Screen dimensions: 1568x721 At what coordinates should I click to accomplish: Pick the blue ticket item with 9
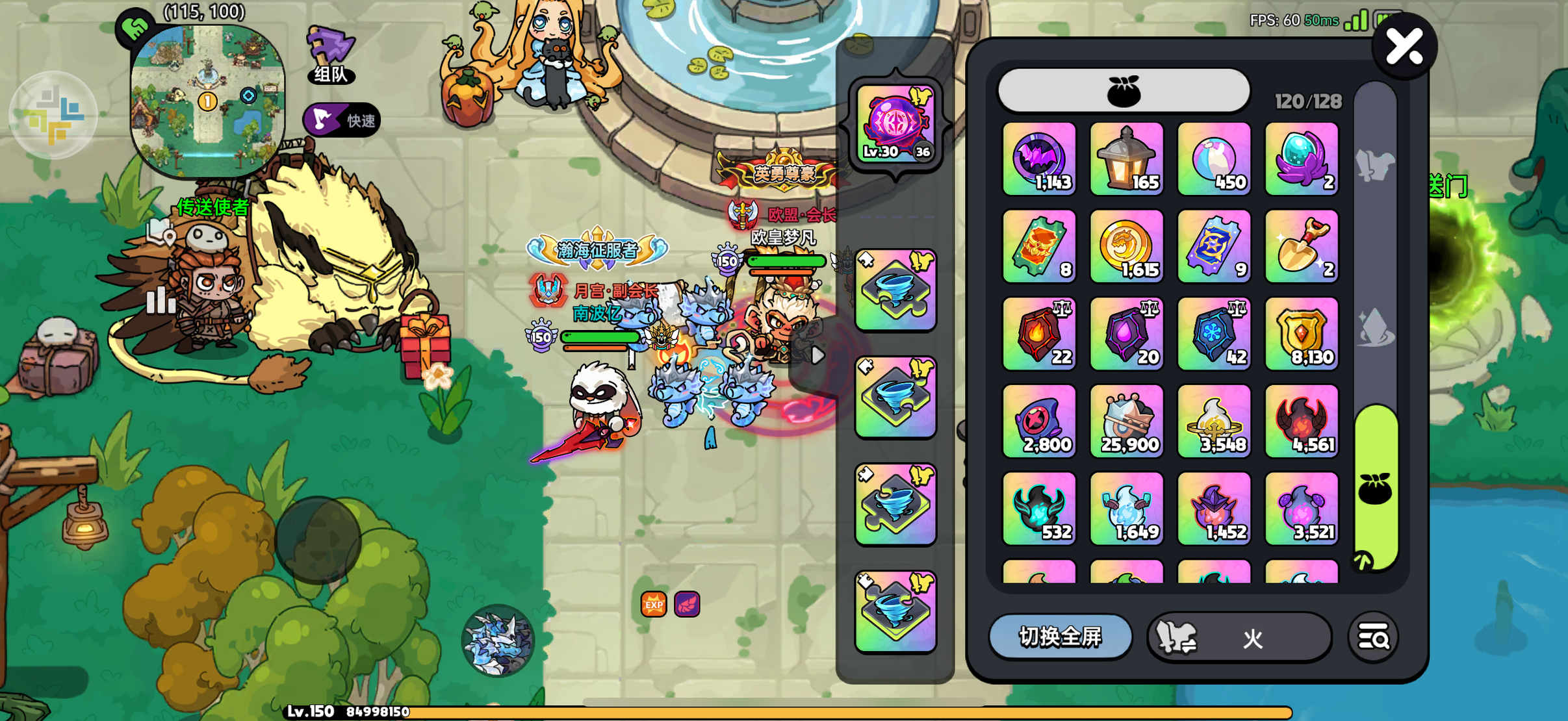tap(1214, 246)
